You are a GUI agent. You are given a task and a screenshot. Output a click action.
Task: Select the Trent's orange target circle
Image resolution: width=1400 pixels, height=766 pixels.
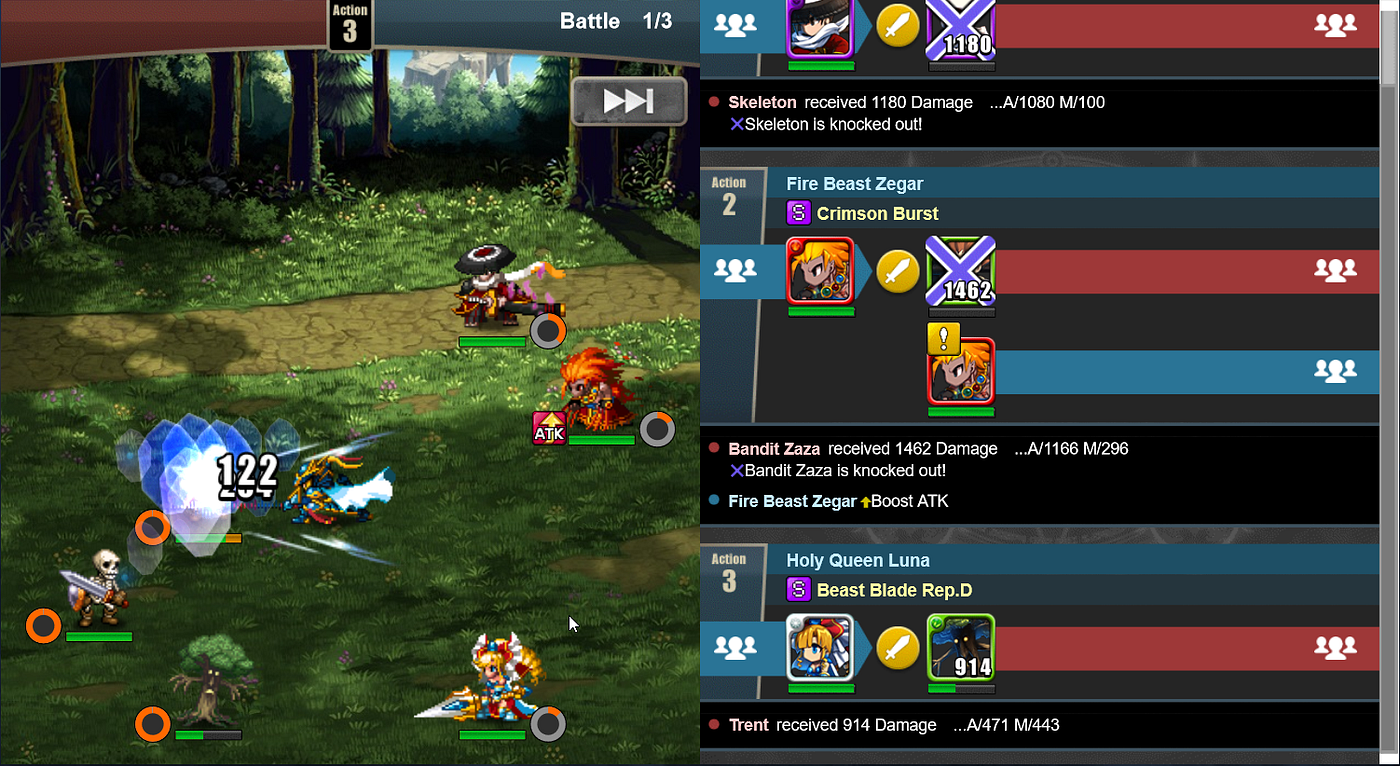152,724
